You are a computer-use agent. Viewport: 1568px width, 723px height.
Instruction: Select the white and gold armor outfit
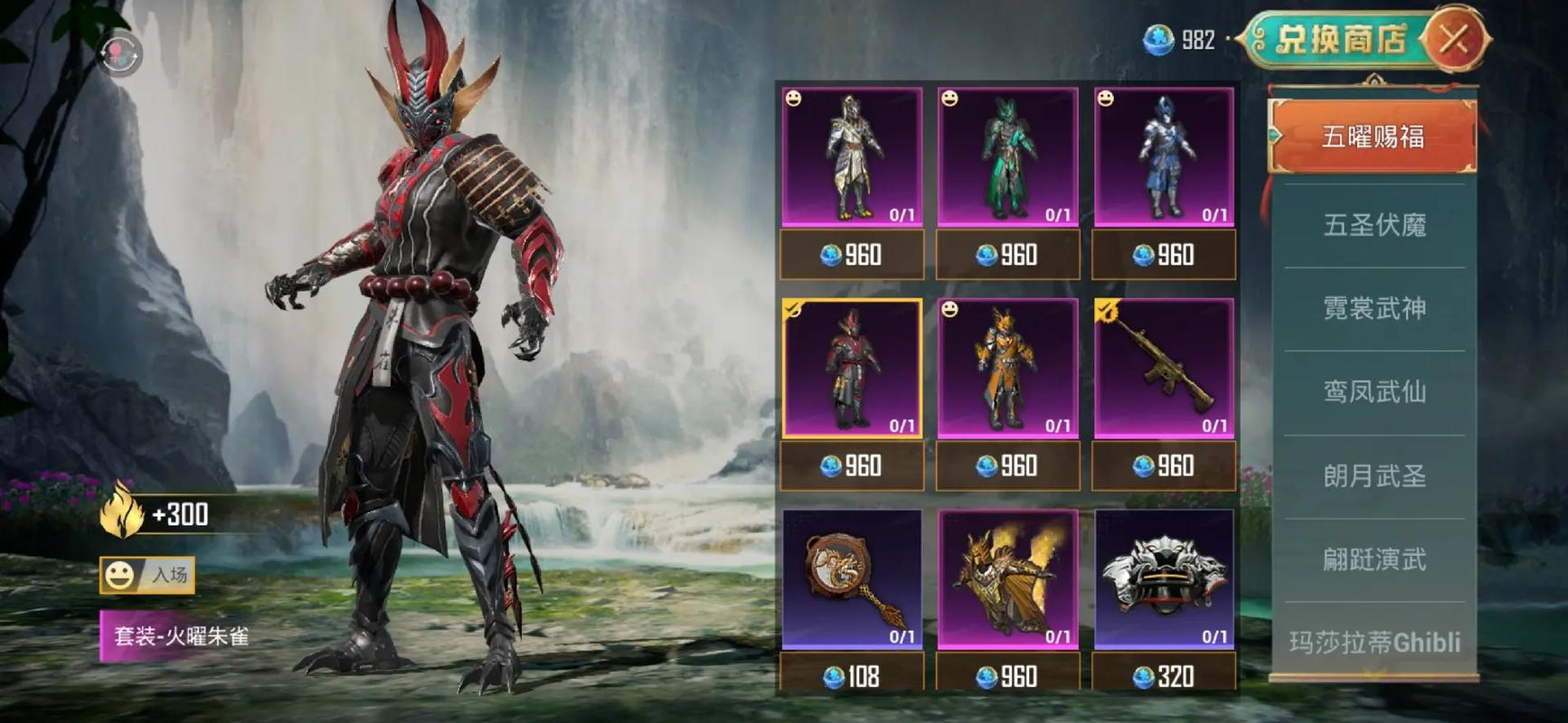(x=852, y=156)
